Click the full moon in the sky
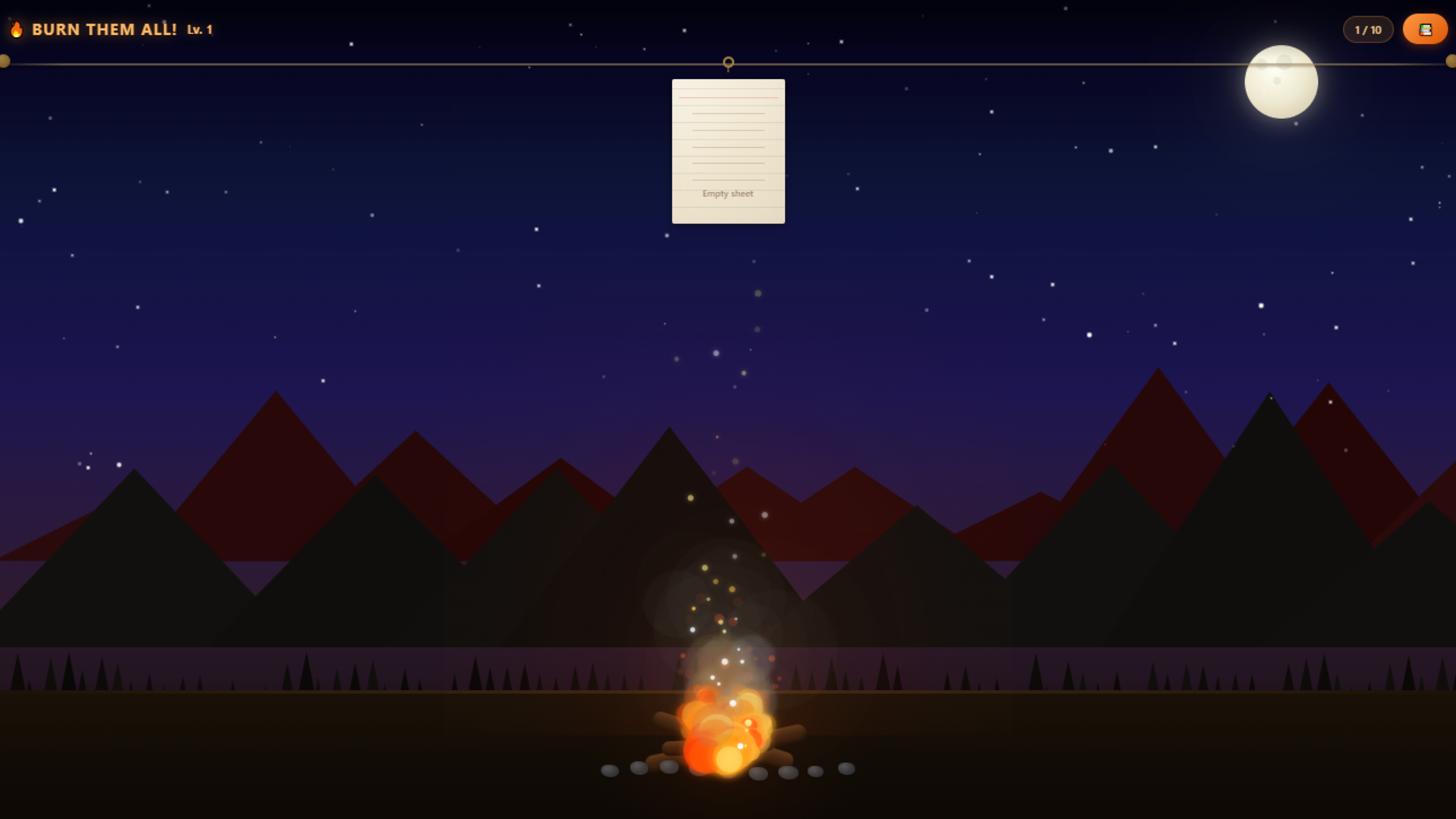 1280,81
